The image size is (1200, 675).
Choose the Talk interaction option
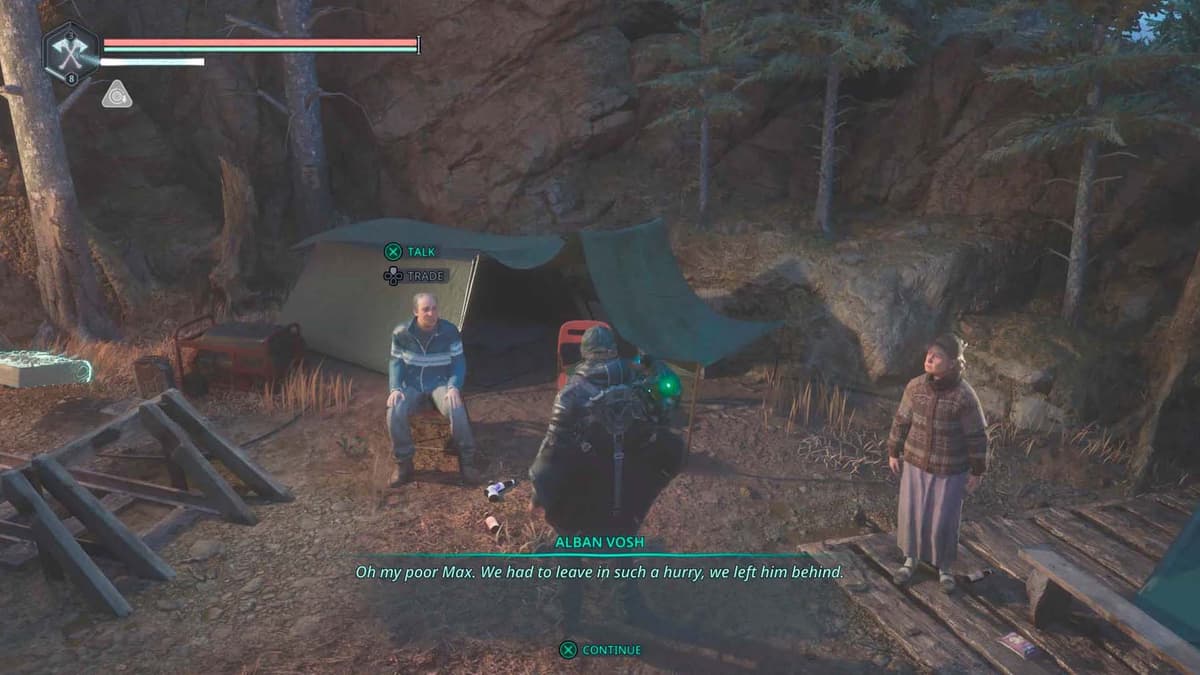[x=411, y=252]
